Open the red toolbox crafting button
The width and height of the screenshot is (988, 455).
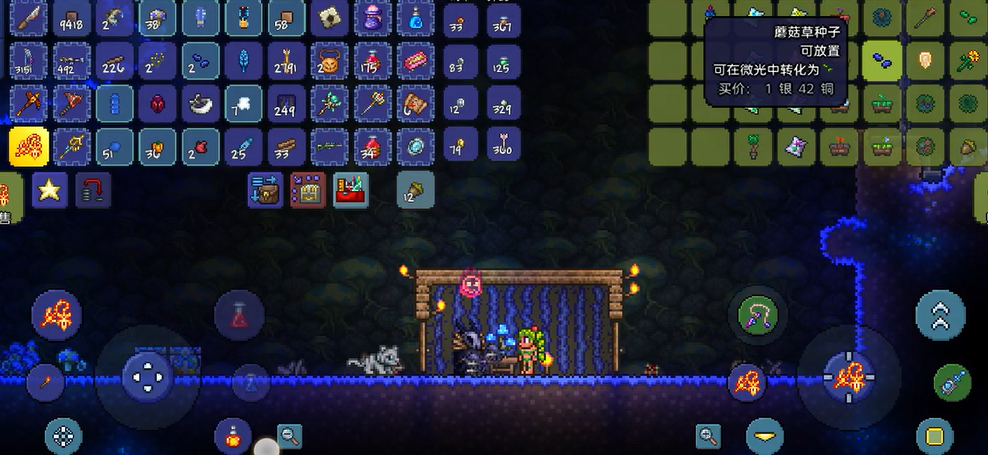click(x=350, y=188)
